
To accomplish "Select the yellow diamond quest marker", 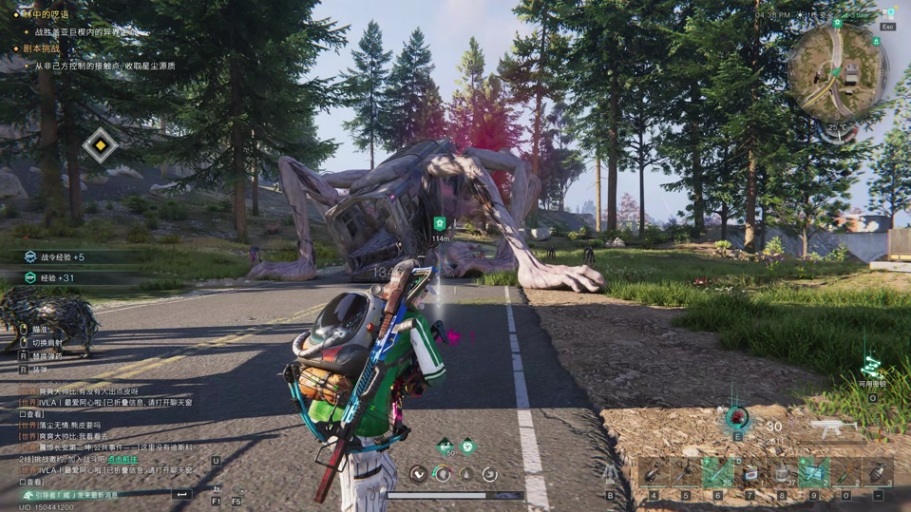I will [x=99, y=146].
